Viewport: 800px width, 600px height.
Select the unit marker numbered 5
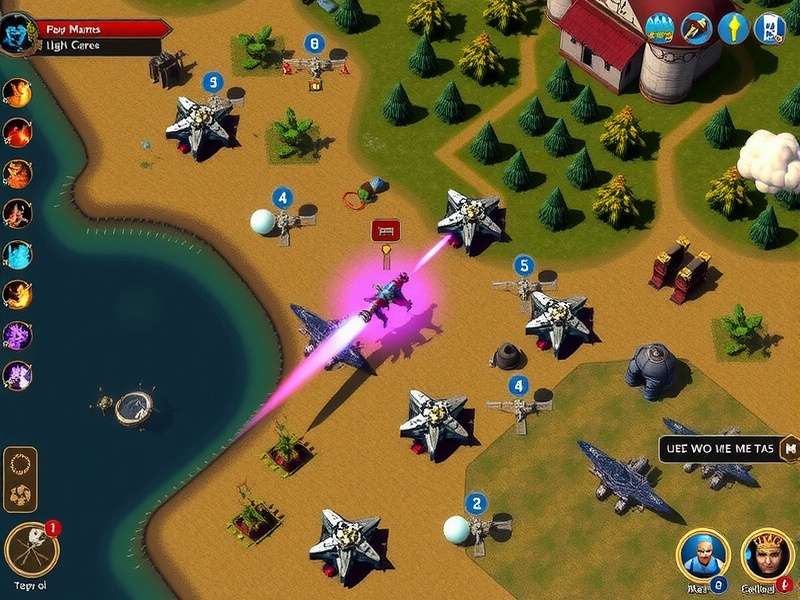click(x=523, y=266)
